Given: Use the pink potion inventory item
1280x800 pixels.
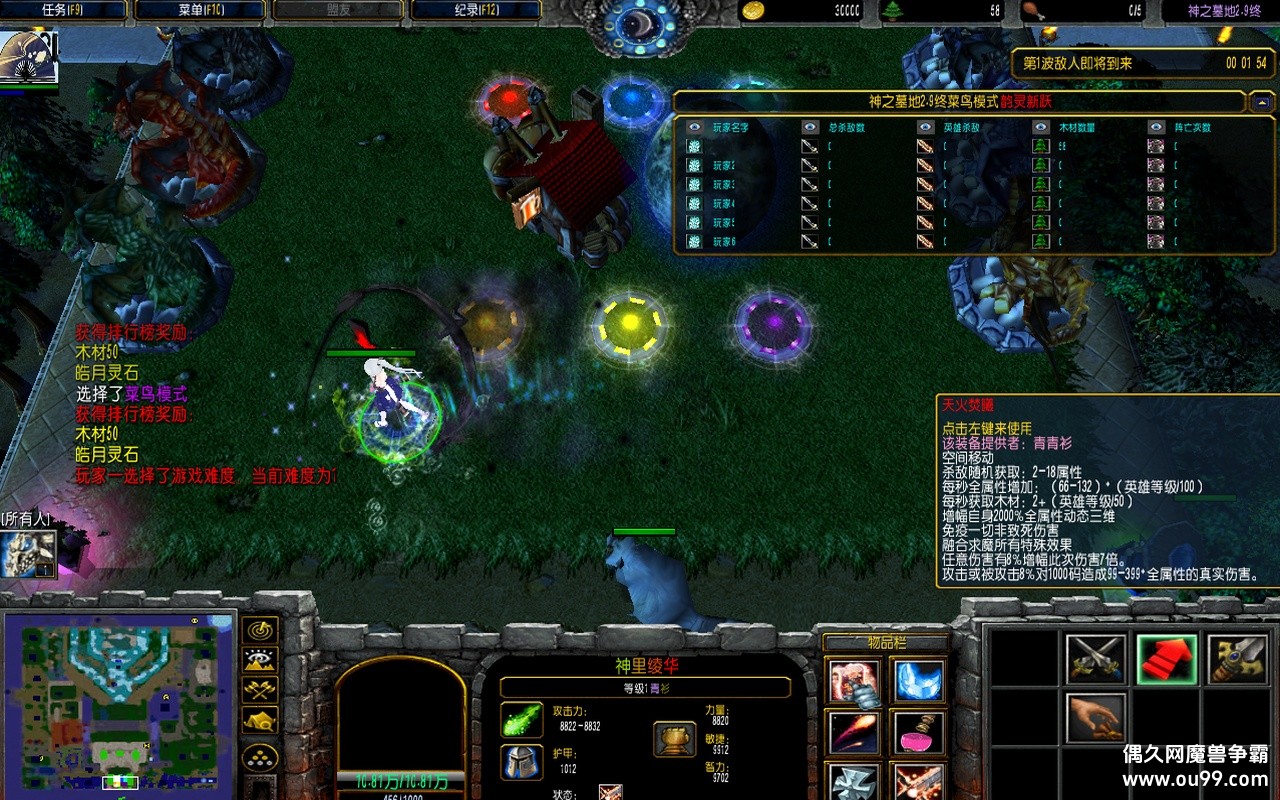Looking at the screenshot, I should point(918,733).
